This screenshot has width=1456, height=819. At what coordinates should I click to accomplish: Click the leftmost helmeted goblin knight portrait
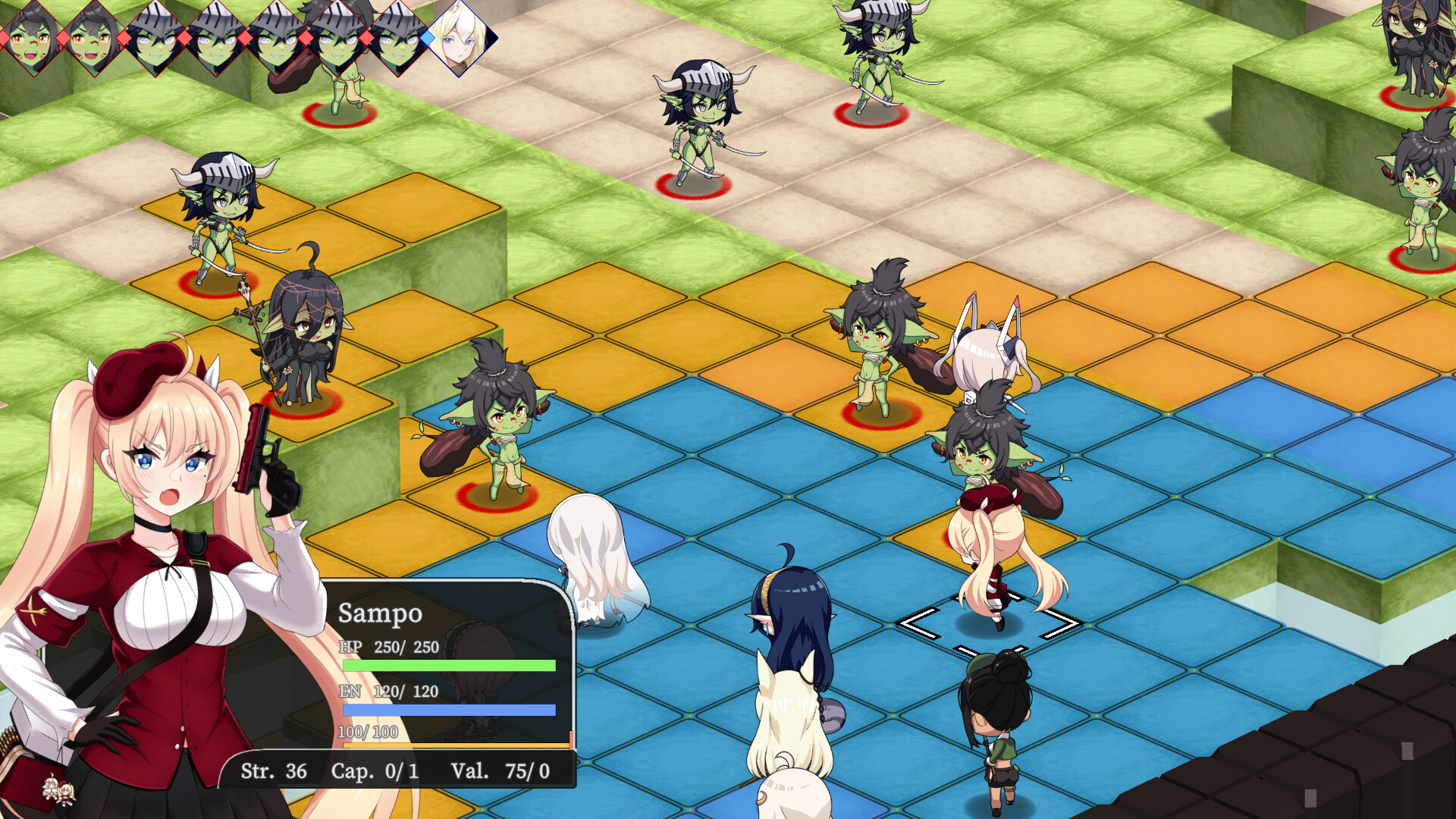(x=152, y=39)
